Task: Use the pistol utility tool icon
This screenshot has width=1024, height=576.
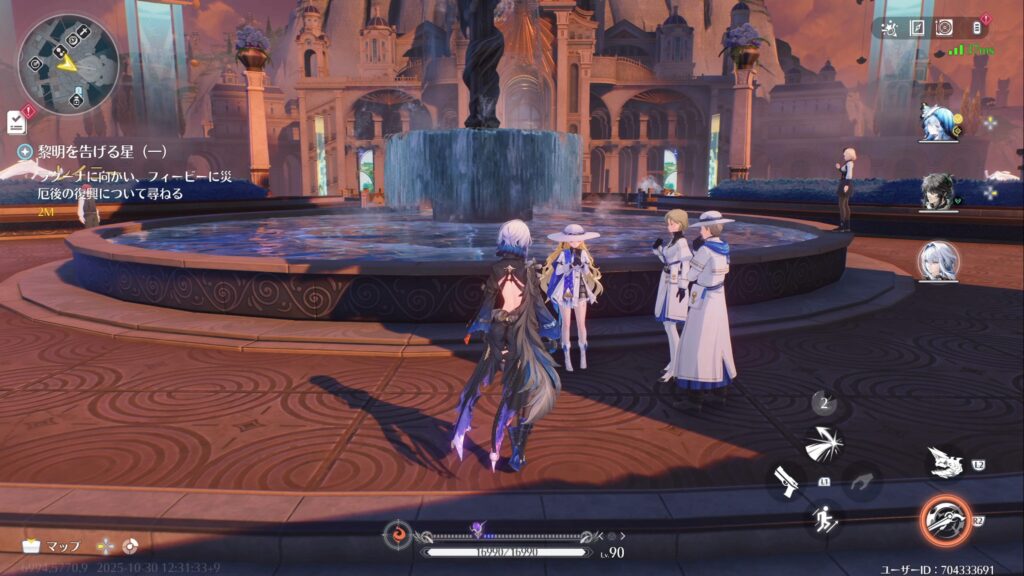Action: click(x=786, y=482)
